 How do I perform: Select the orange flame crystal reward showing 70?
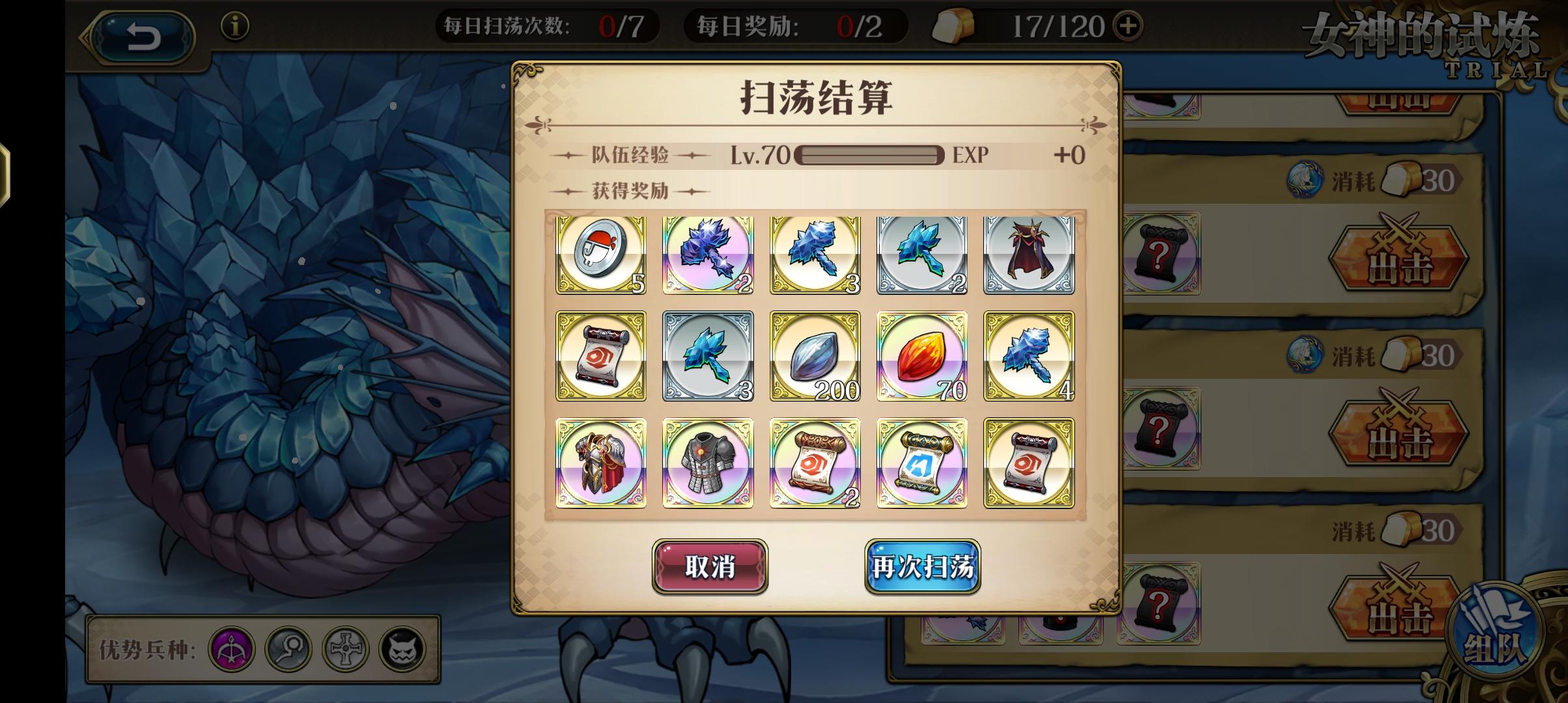tap(921, 357)
